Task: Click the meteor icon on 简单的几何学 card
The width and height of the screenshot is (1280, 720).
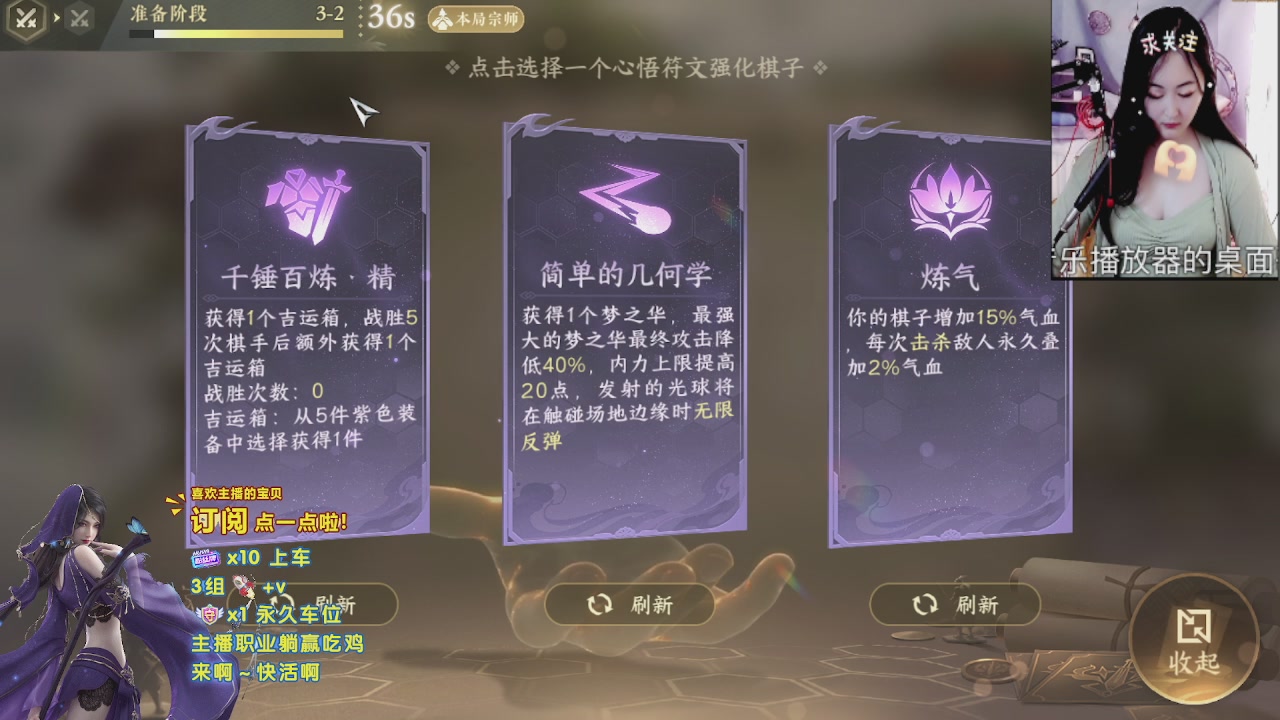Action: pos(625,199)
